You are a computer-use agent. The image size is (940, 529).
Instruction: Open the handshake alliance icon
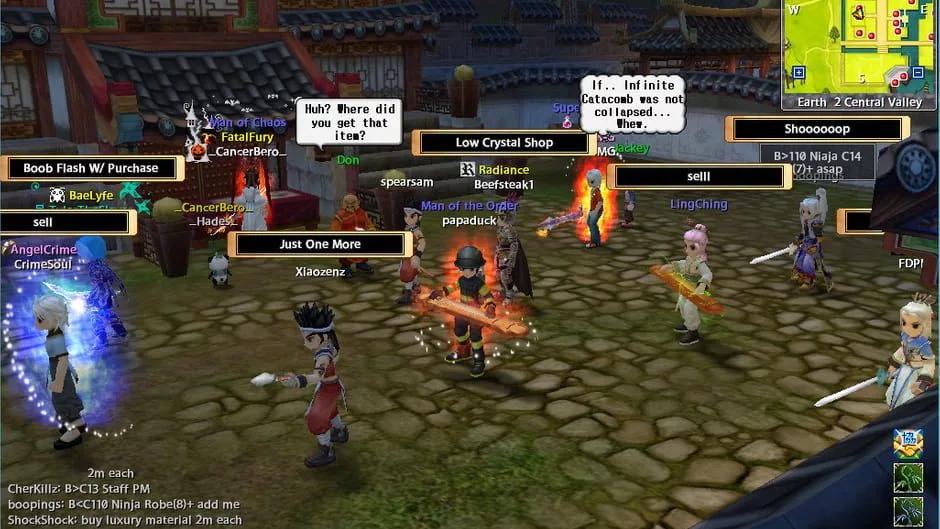tap(908, 442)
